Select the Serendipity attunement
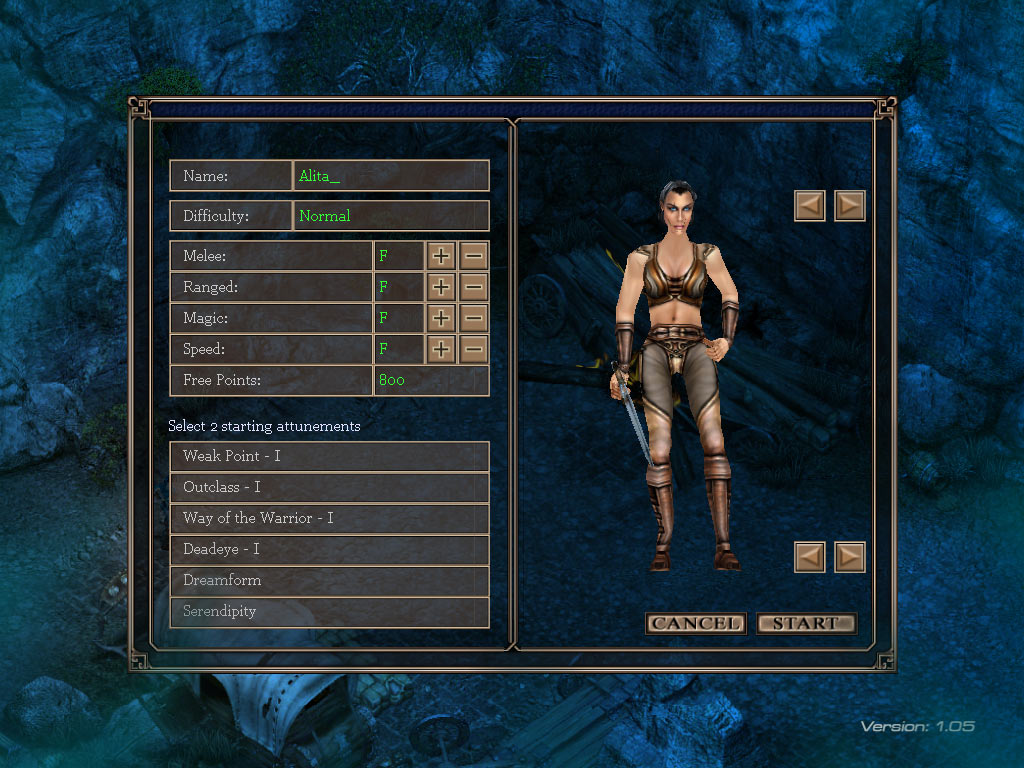 (329, 612)
